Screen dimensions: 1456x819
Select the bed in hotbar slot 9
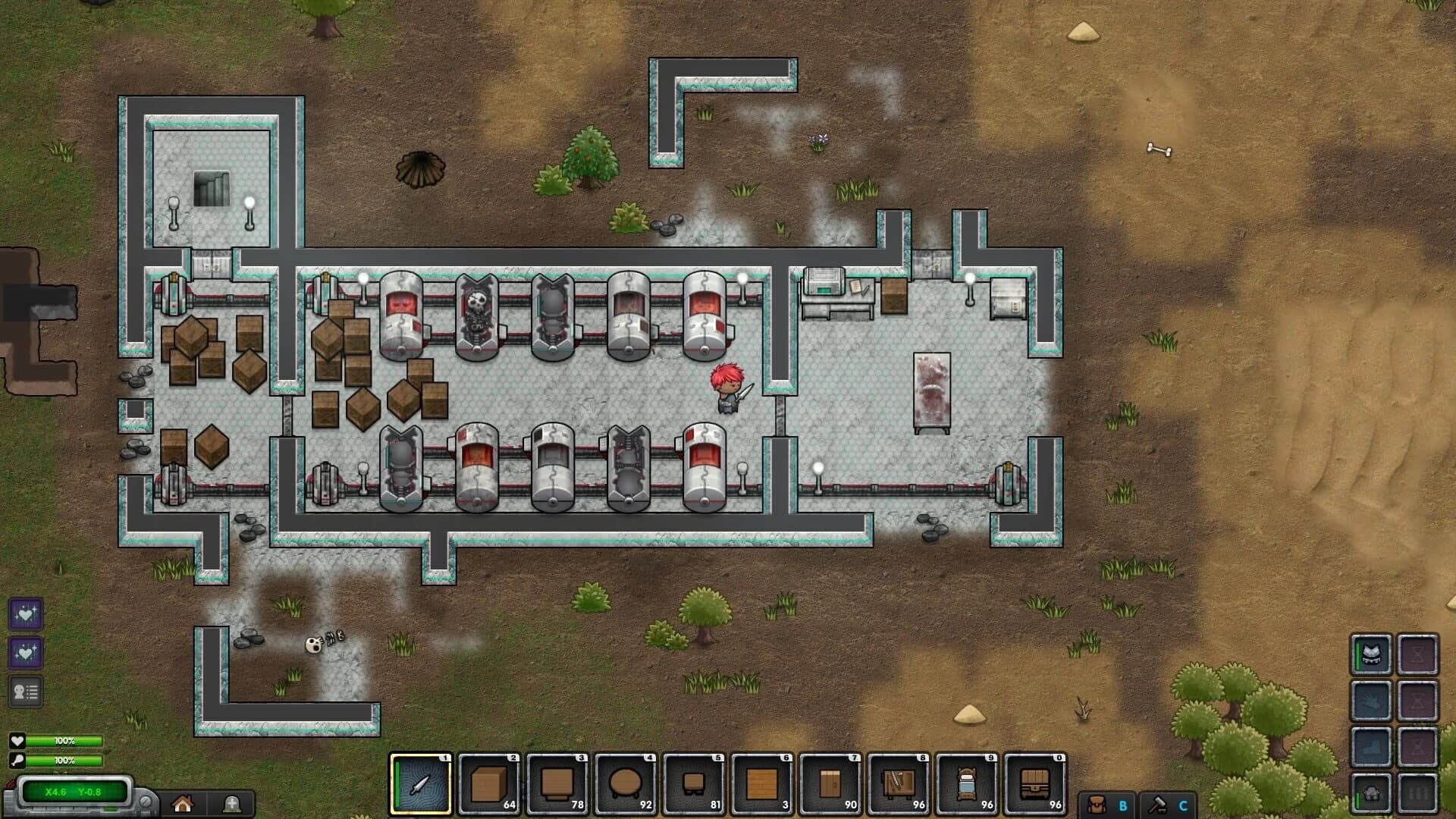968,780
